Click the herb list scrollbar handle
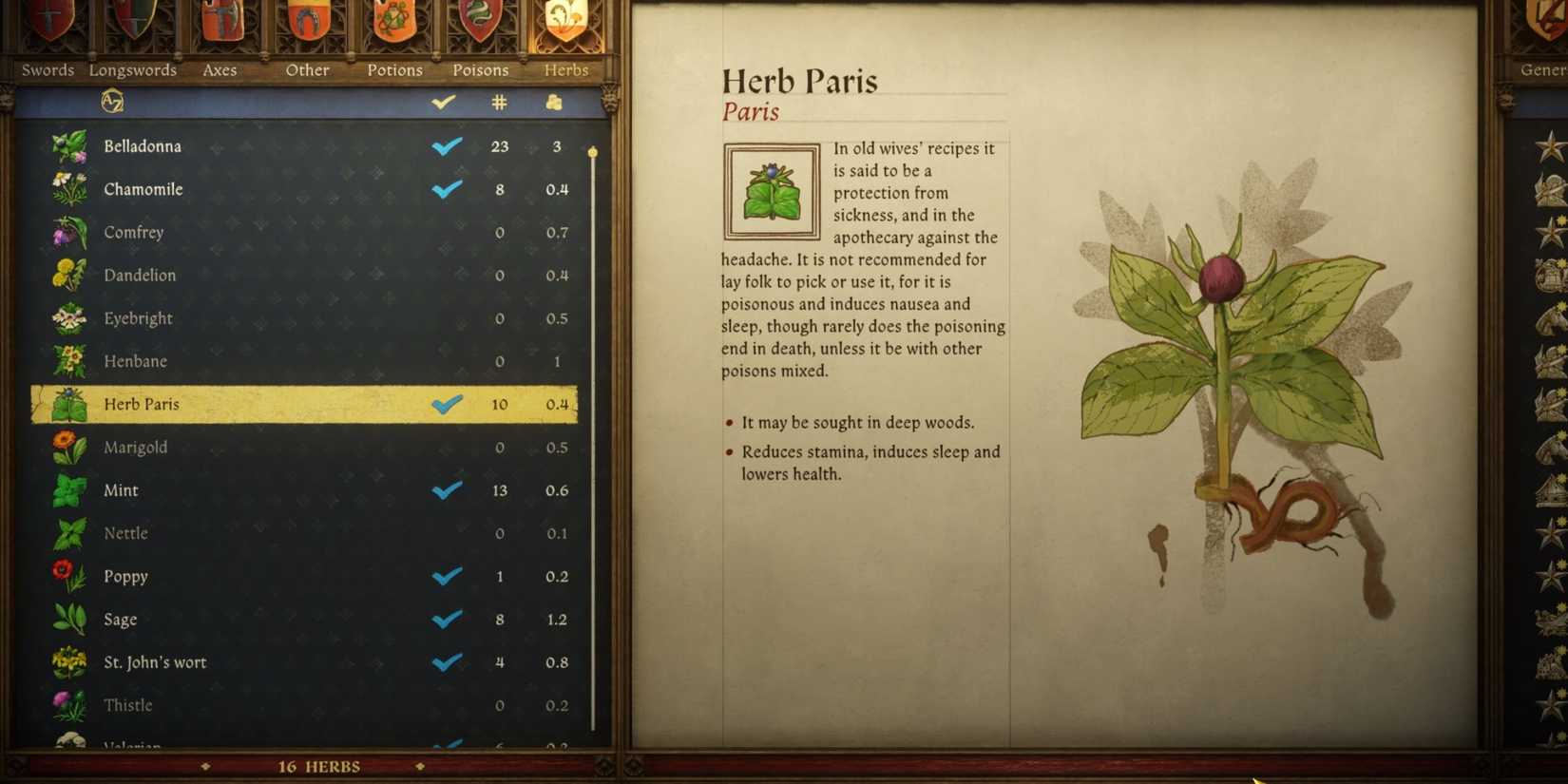The image size is (1568, 784). click(592, 152)
